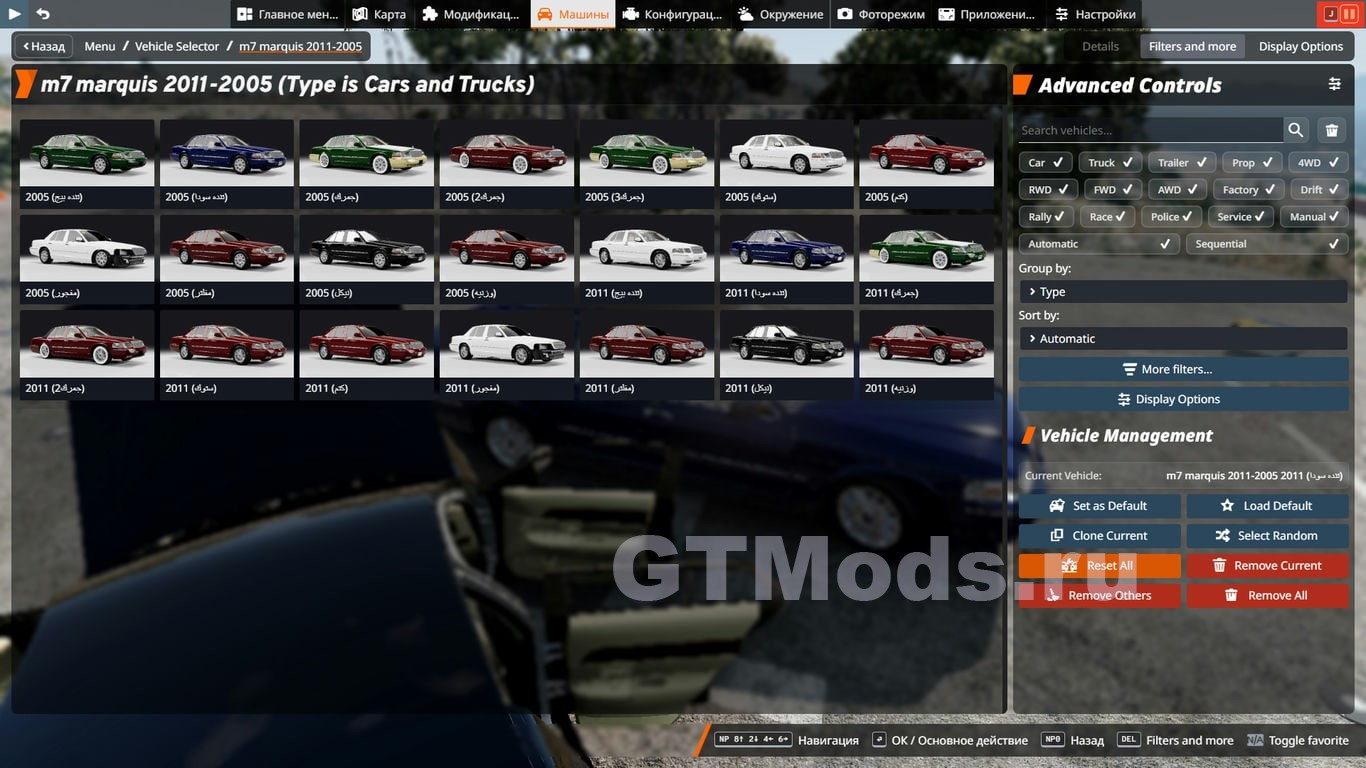Focus the Search vehicles field
The width and height of the screenshot is (1366, 768).
pos(1150,130)
